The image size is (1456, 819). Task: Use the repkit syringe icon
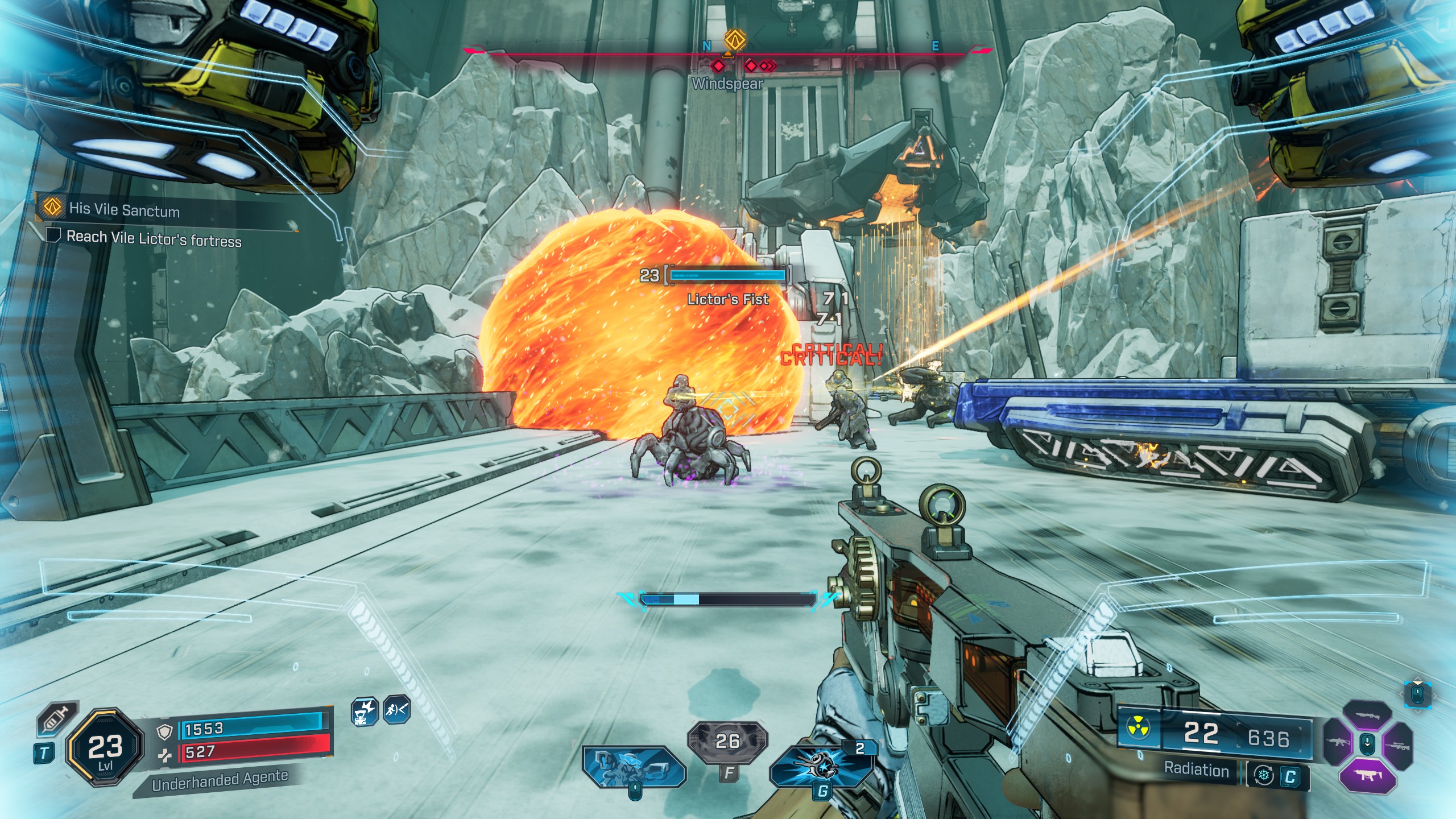[56, 721]
